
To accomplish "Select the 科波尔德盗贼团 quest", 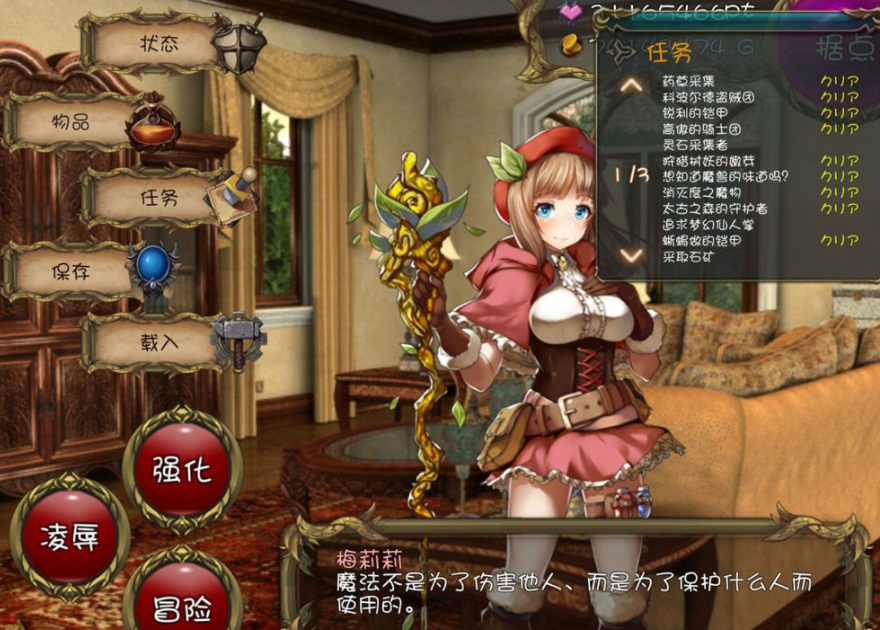I will click(x=708, y=97).
